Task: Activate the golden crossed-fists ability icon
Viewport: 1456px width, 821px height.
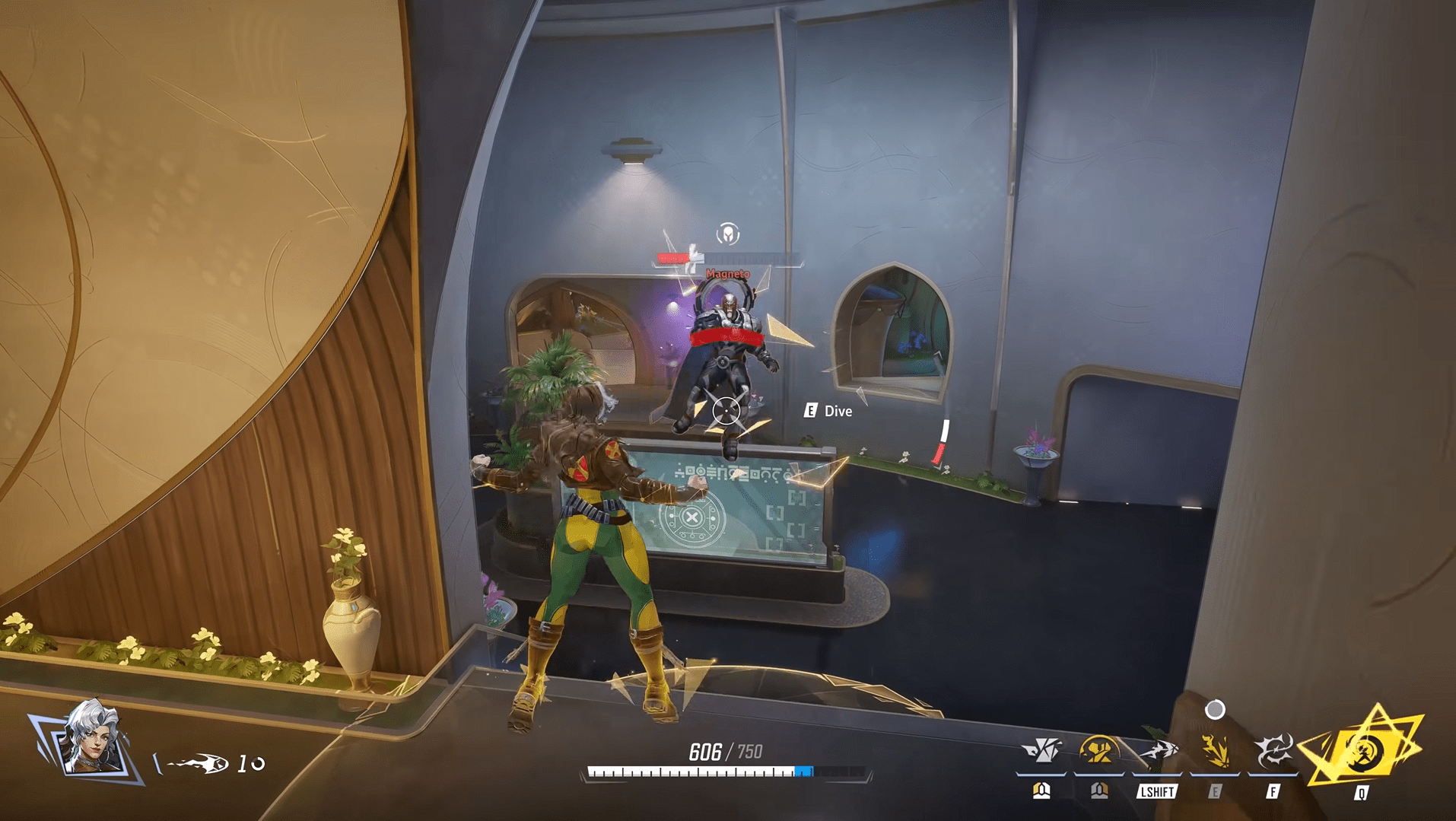Action: [1098, 751]
